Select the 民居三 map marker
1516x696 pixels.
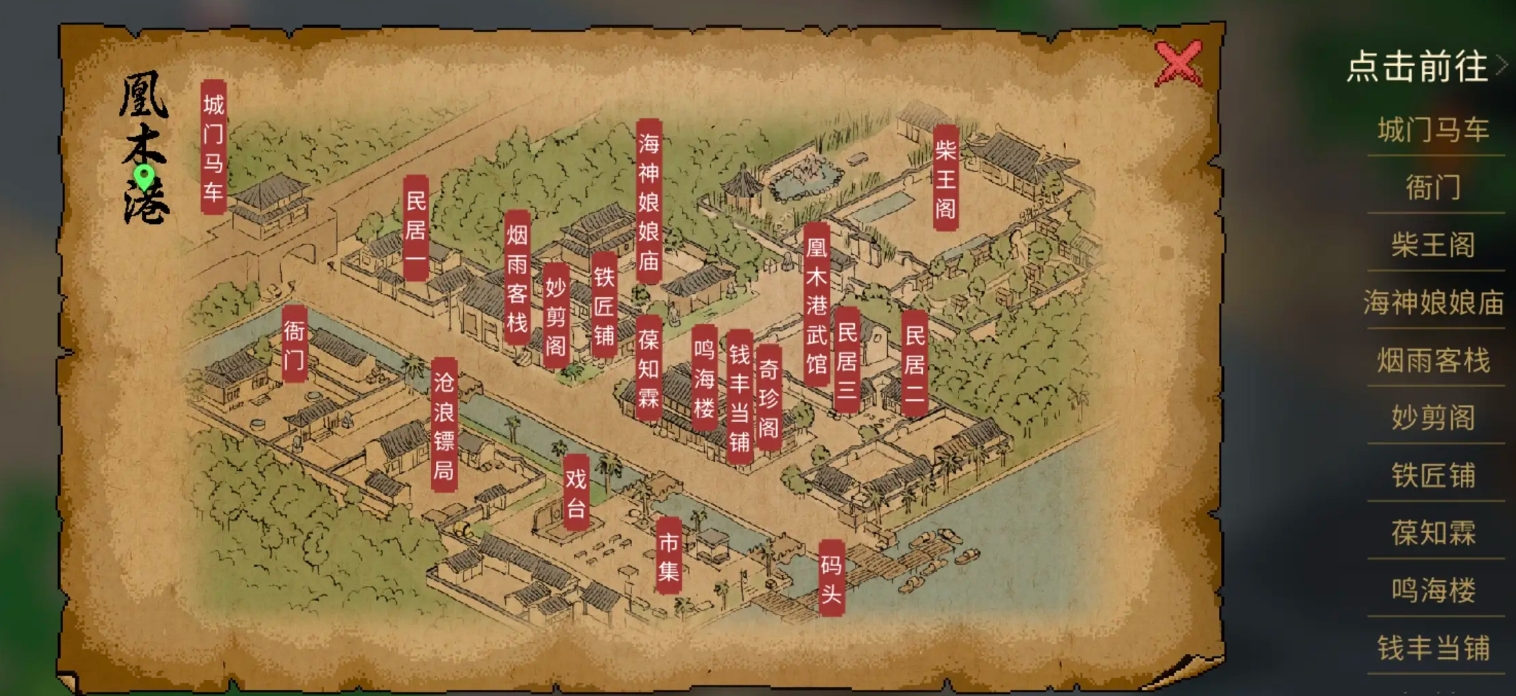point(847,359)
